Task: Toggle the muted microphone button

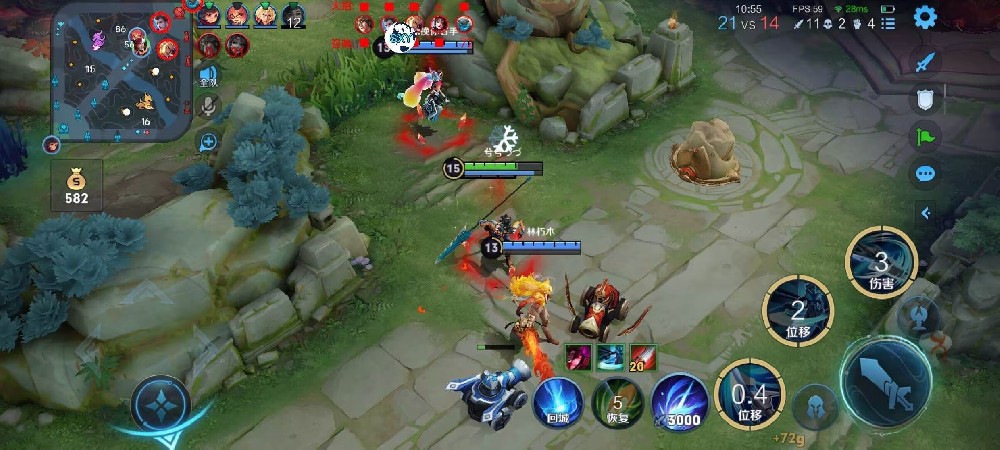Action: point(208,106)
